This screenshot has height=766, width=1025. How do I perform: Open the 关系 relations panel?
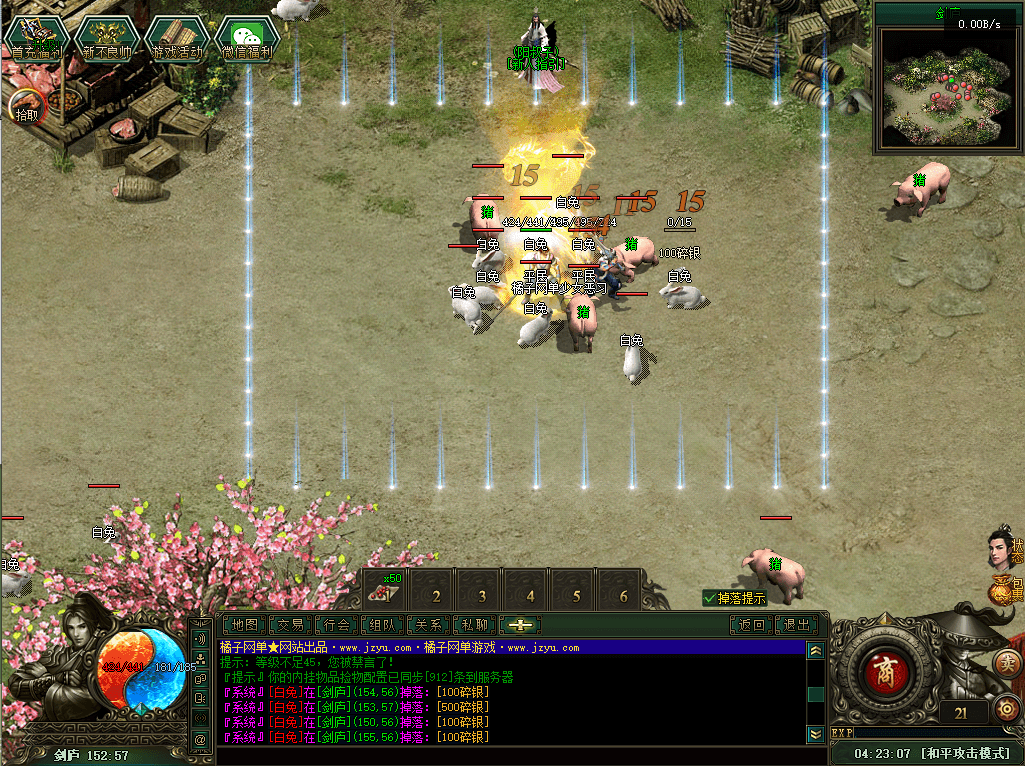click(429, 625)
